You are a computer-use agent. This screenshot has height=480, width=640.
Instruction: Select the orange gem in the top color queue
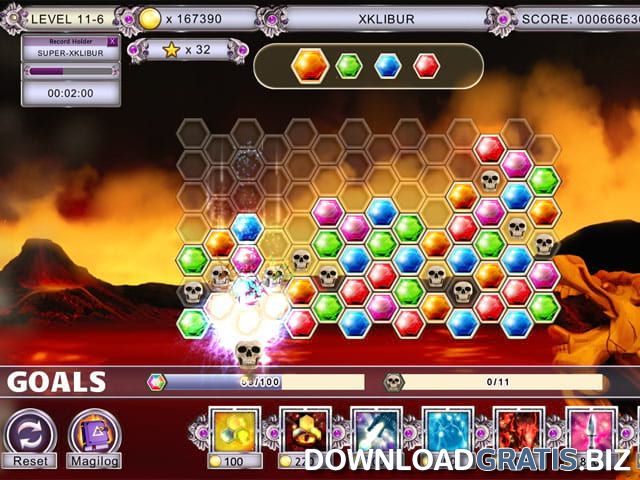click(310, 66)
